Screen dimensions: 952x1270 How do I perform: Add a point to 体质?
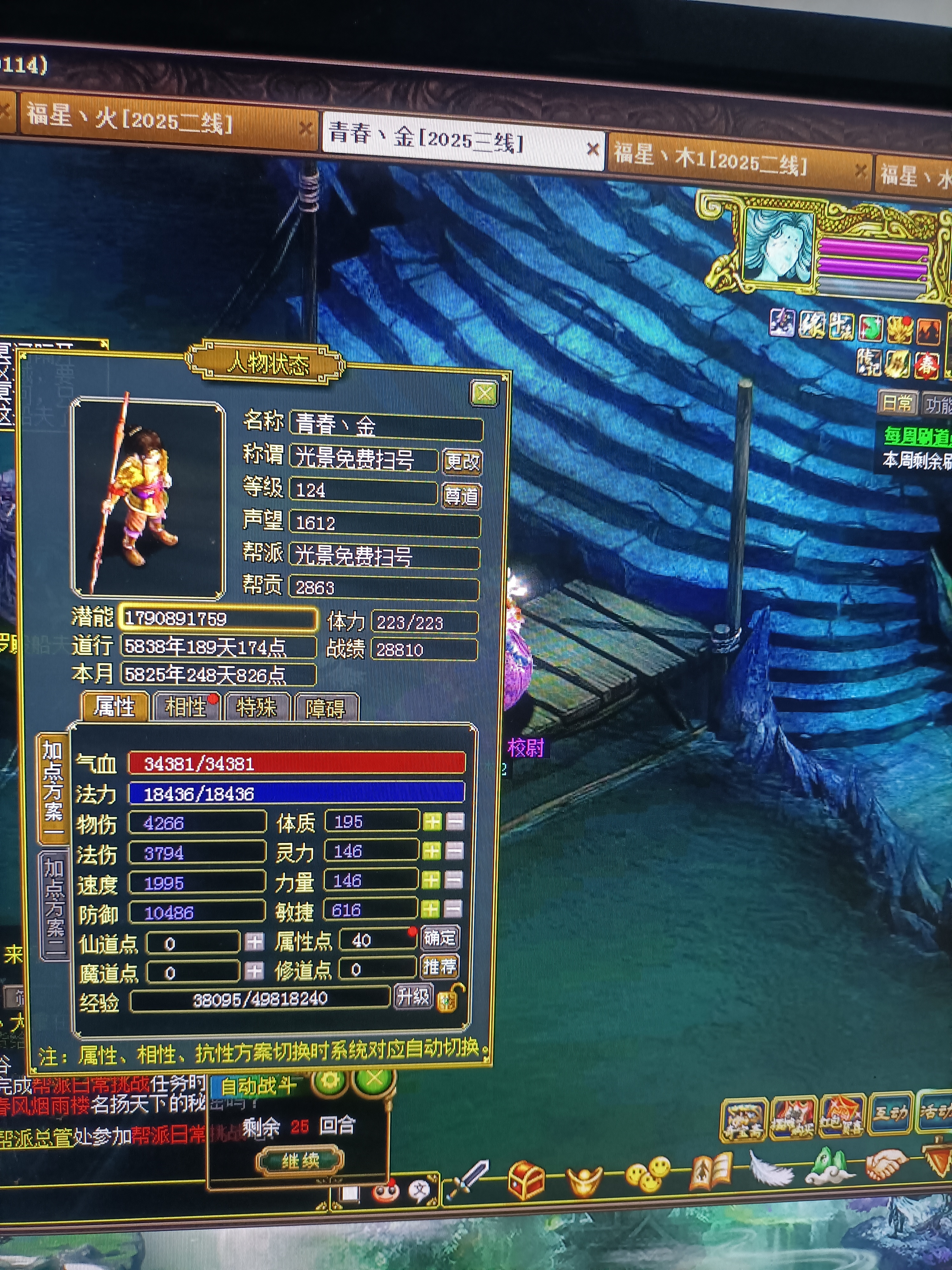pos(432,822)
